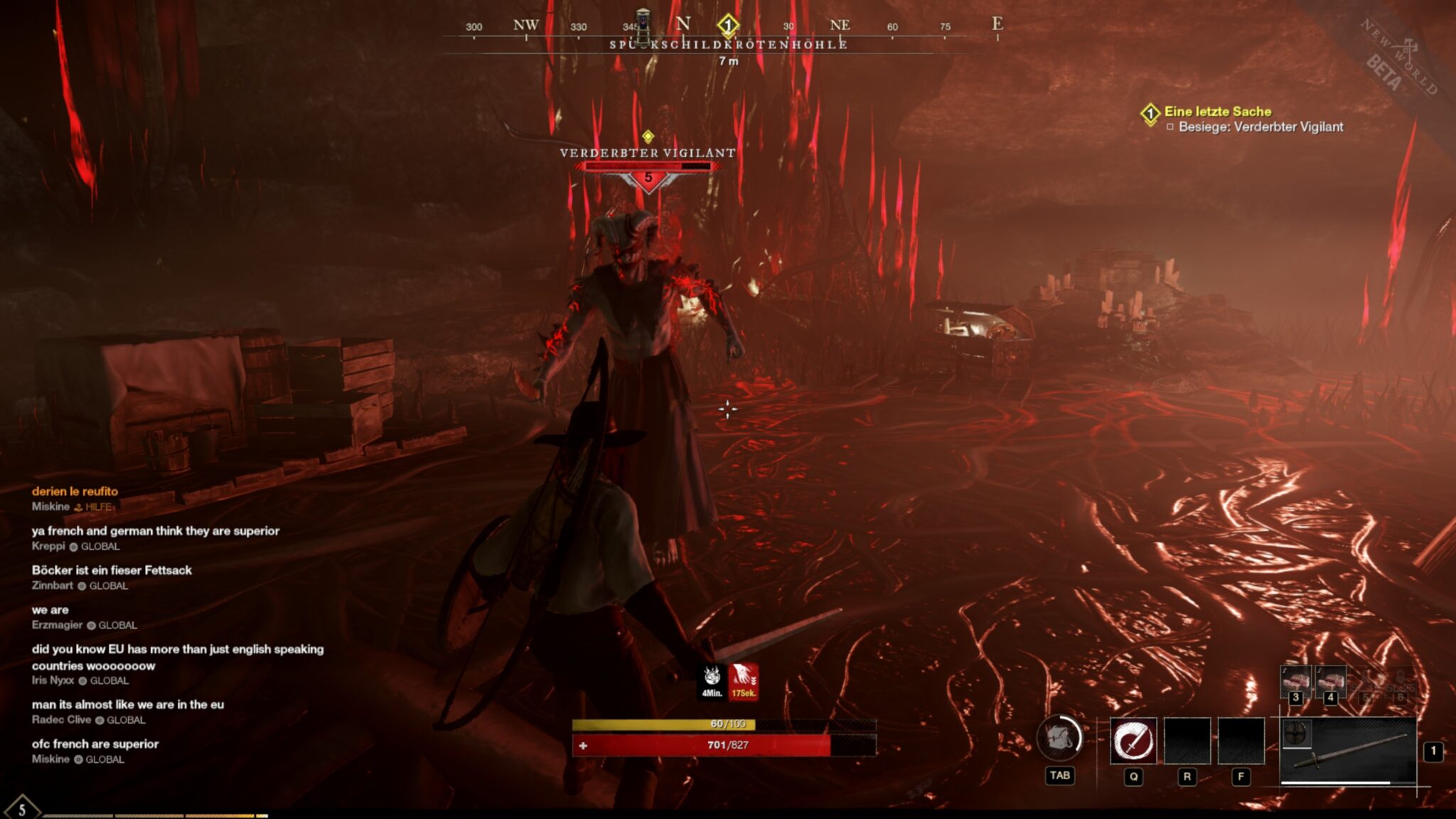This screenshot has width=1456, height=819.
Task: Click Iris Nyxx's name in the chat
Action: [x=53, y=680]
